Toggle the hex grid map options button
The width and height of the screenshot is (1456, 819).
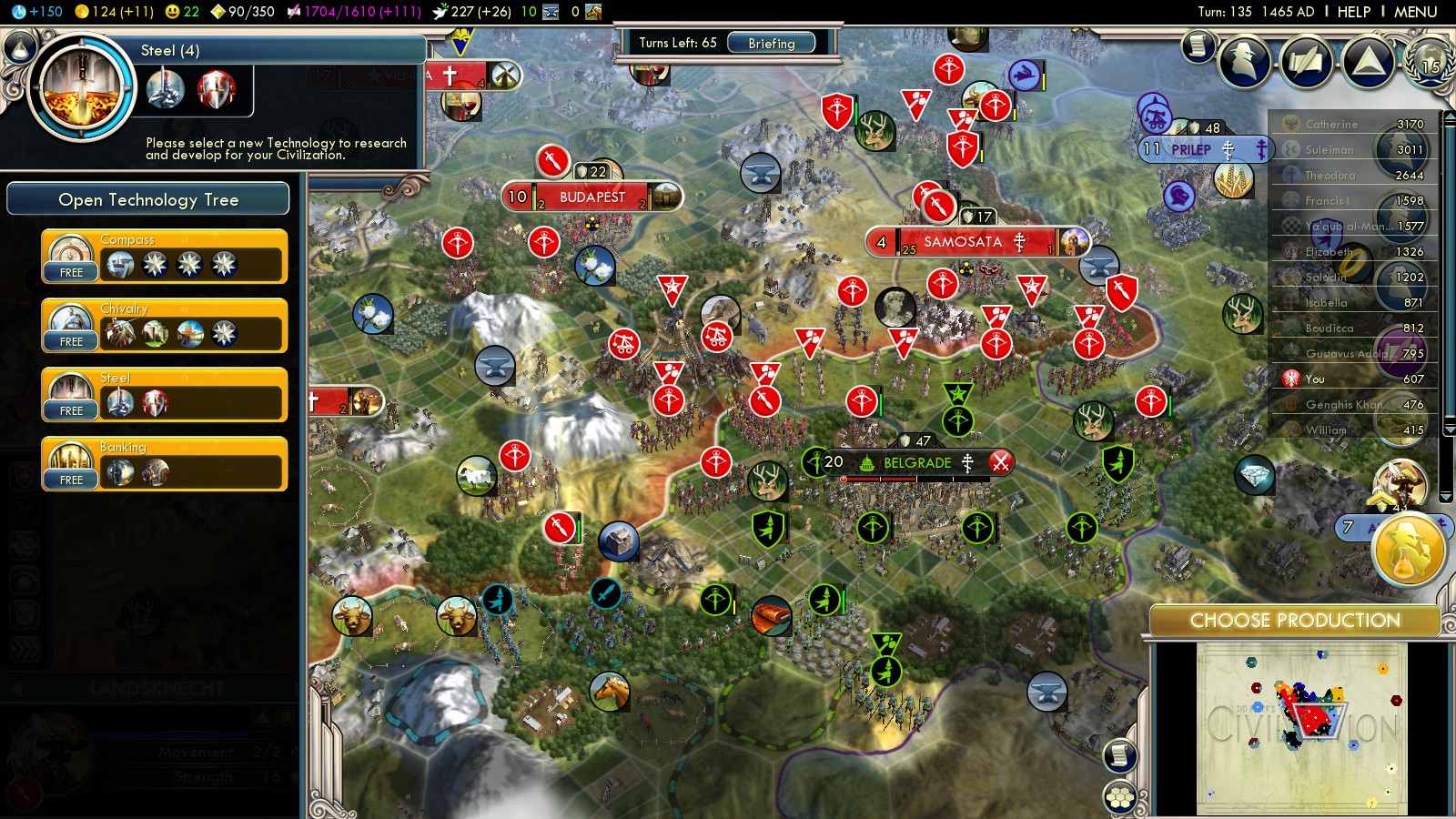(x=1120, y=797)
